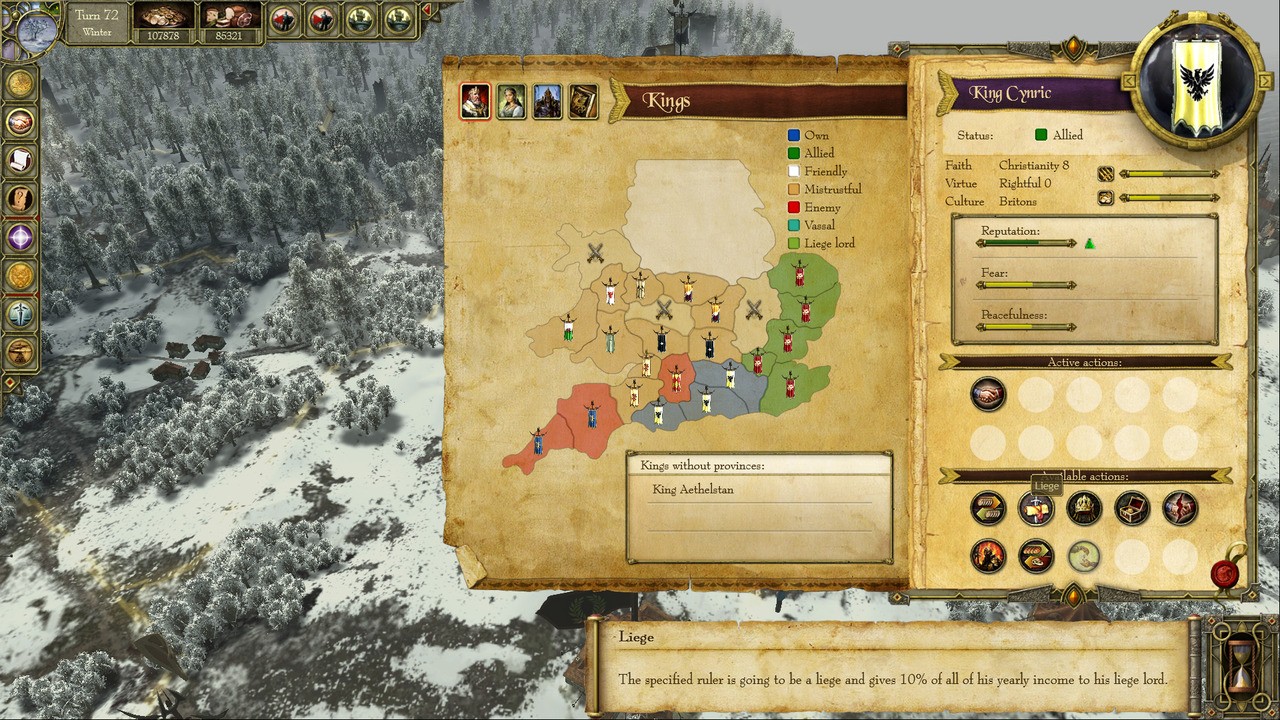This screenshot has height=720, width=1280.
Task: Select the food-for-gold trade action
Action: pyautogui.click(x=1036, y=556)
